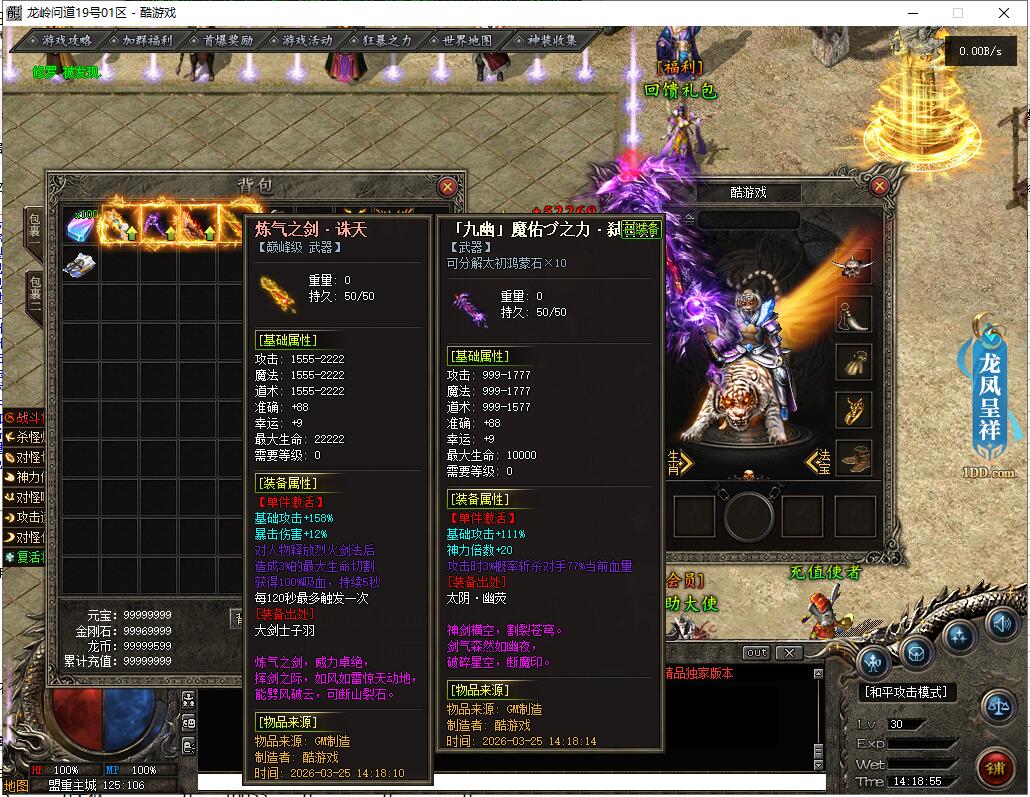The image size is (1030, 797).
Task: Open the 游戏攻略 game guide menu
Action: click(66, 41)
